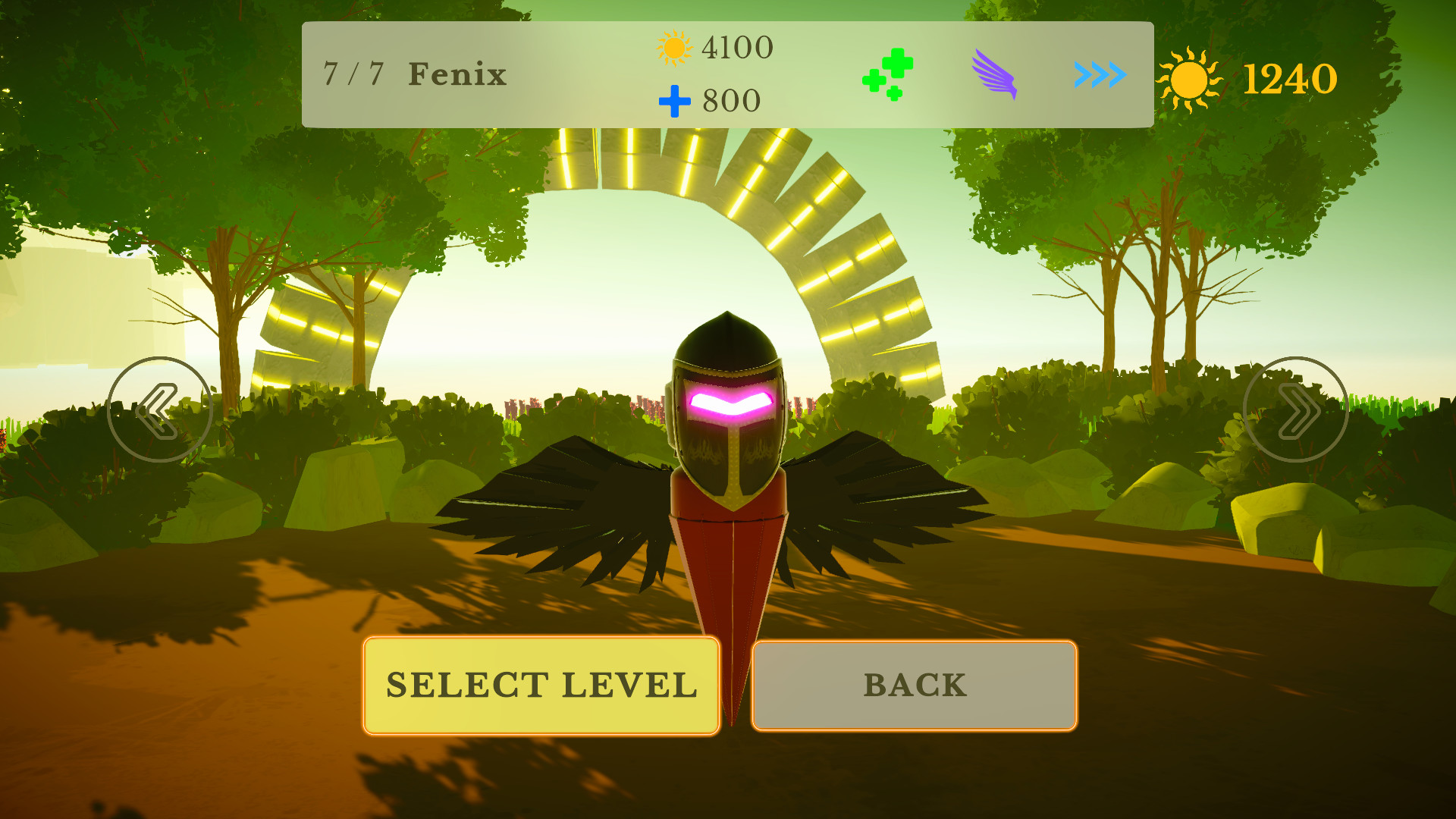Click the 800 upgrade price value
The image size is (1456, 819).
click(x=730, y=99)
